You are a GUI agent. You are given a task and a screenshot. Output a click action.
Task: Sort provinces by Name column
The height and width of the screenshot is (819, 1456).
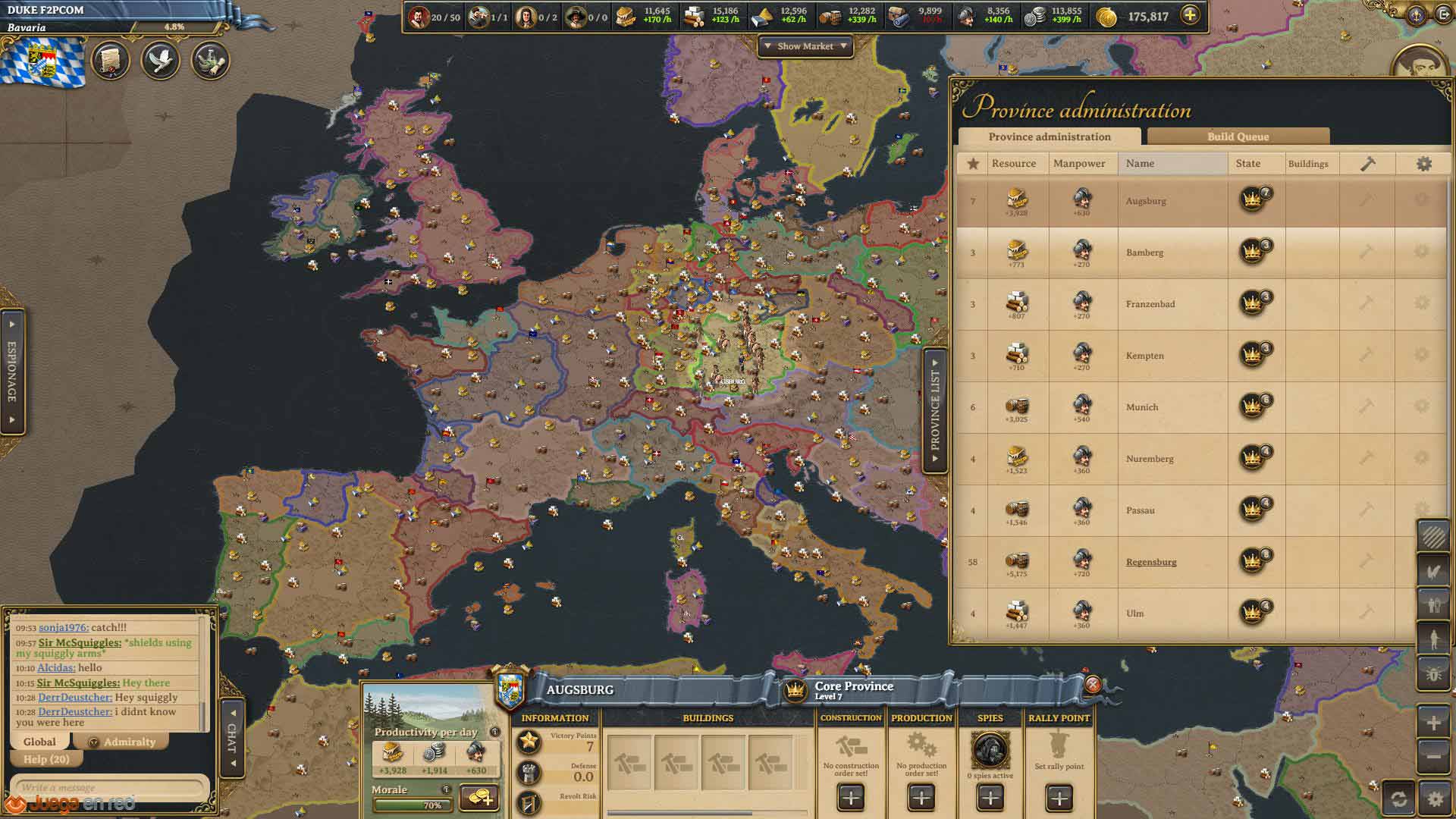(1140, 163)
